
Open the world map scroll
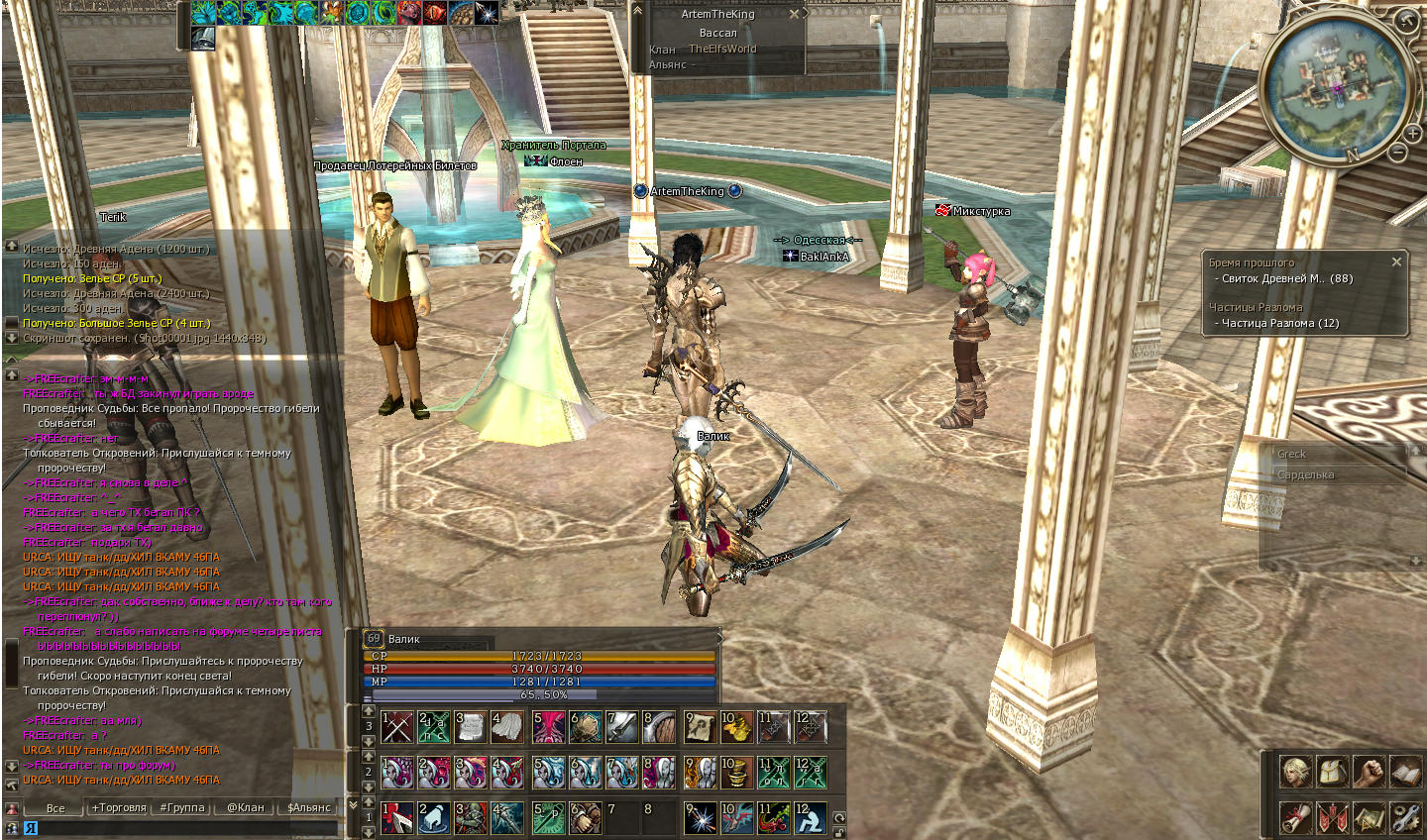coord(1369,817)
